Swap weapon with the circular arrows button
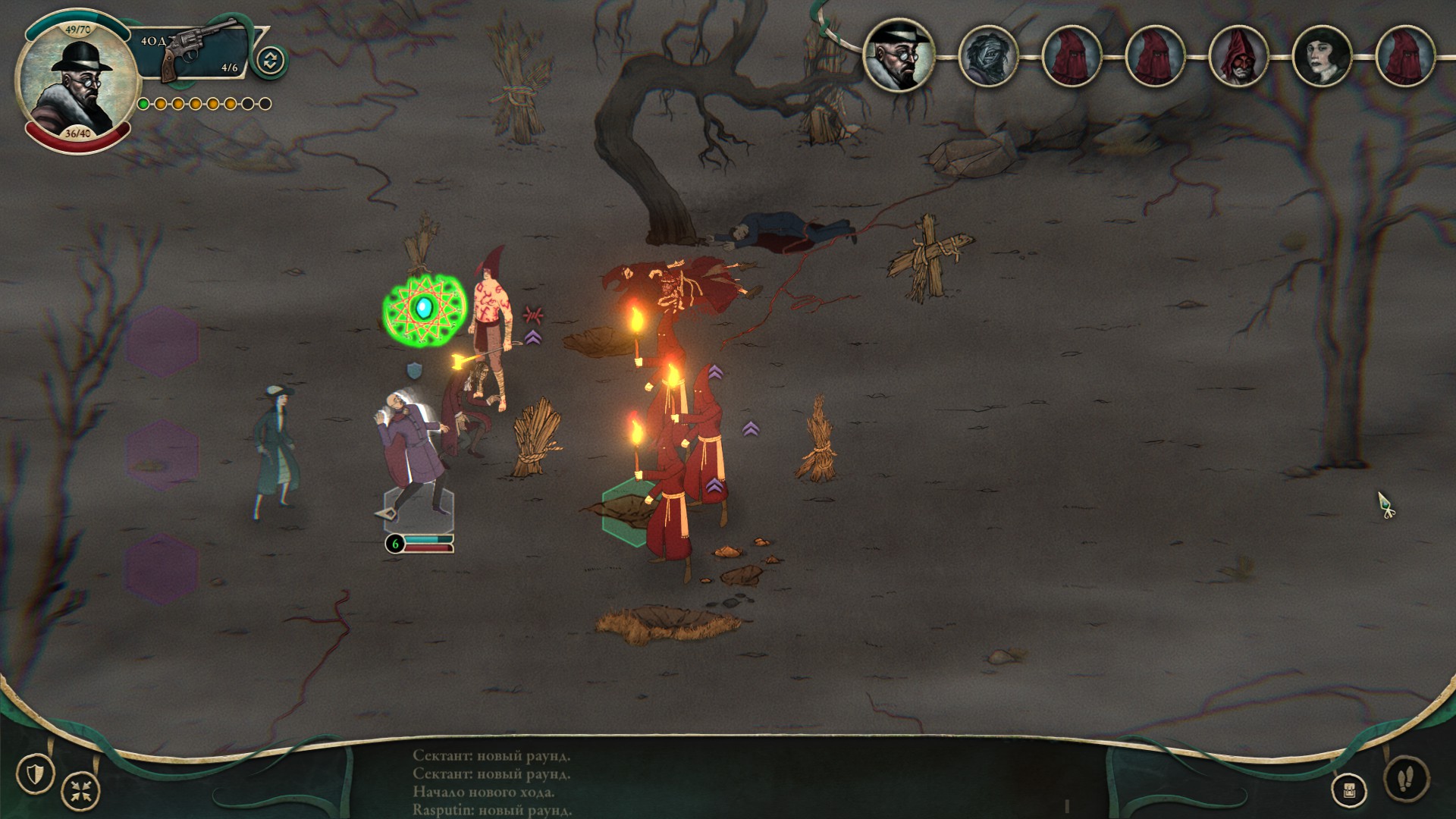Viewport: 1456px width, 819px height. pyautogui.click(x=270, y=61)
